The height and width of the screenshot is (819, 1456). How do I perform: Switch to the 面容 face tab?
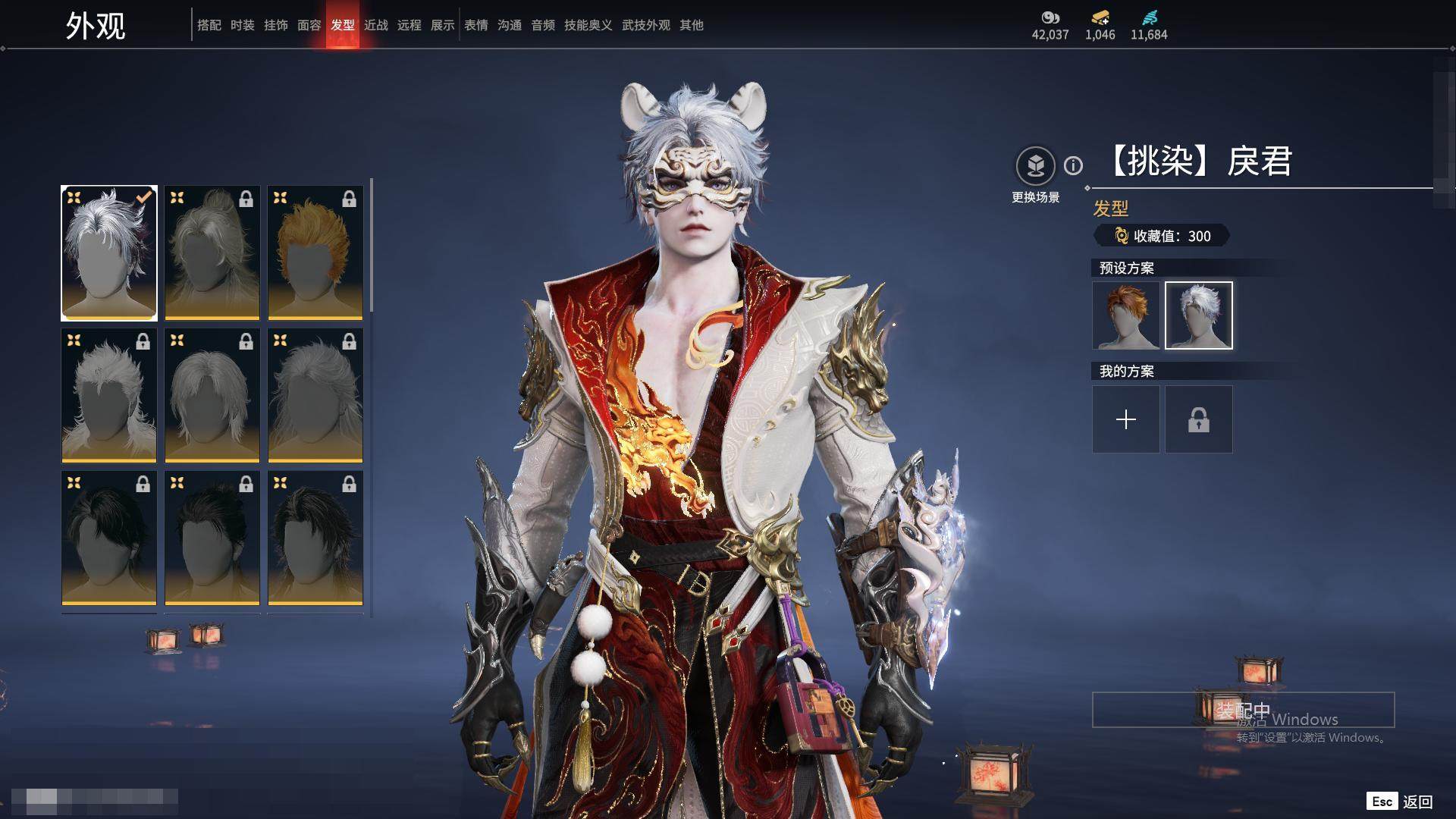(309, 25)
